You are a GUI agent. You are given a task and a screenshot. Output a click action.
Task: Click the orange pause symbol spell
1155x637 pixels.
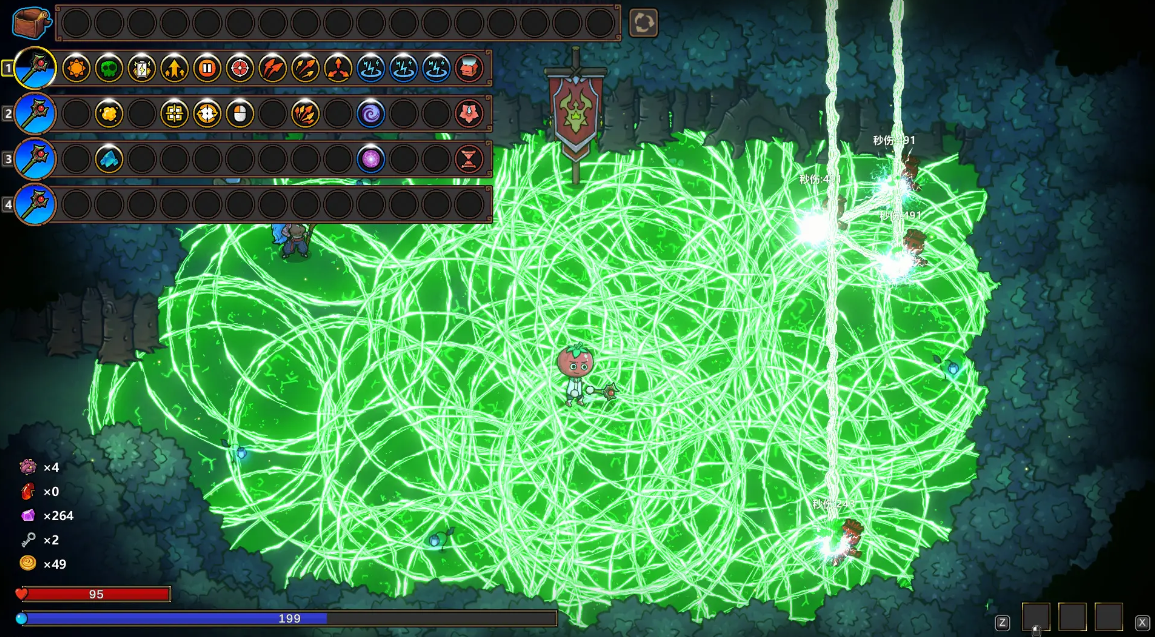207,68
